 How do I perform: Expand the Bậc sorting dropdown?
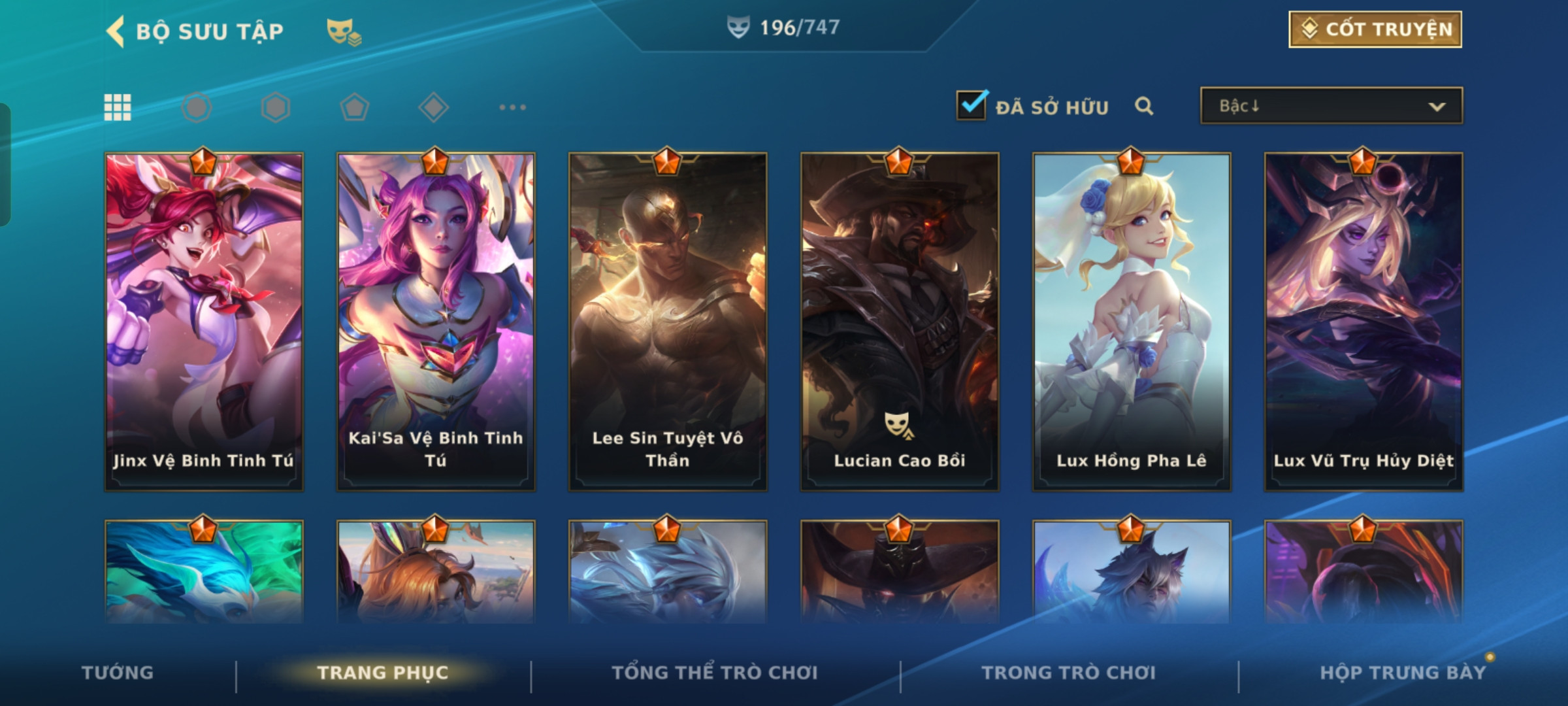pos(1331,106)
